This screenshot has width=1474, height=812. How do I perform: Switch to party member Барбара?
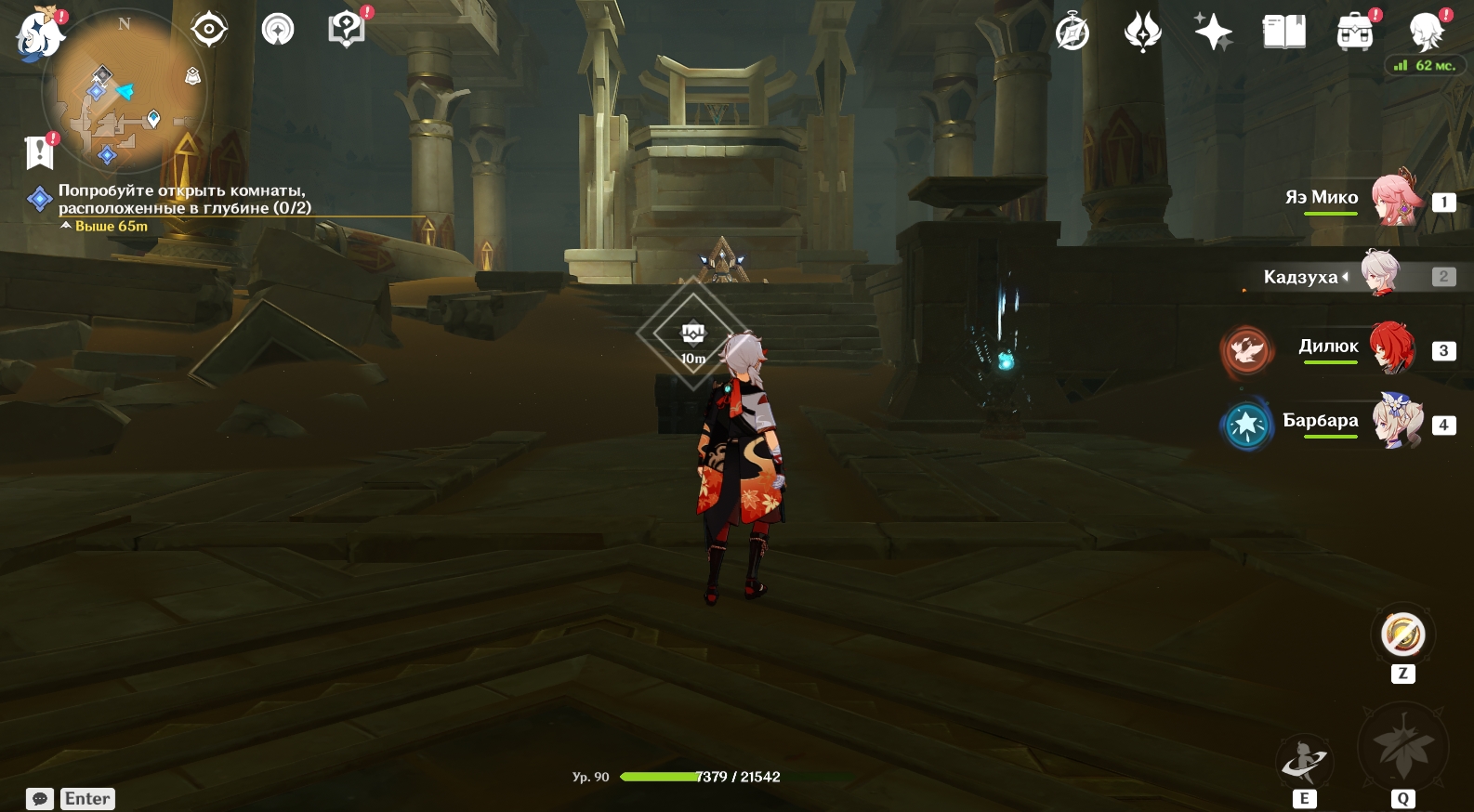1397,423
